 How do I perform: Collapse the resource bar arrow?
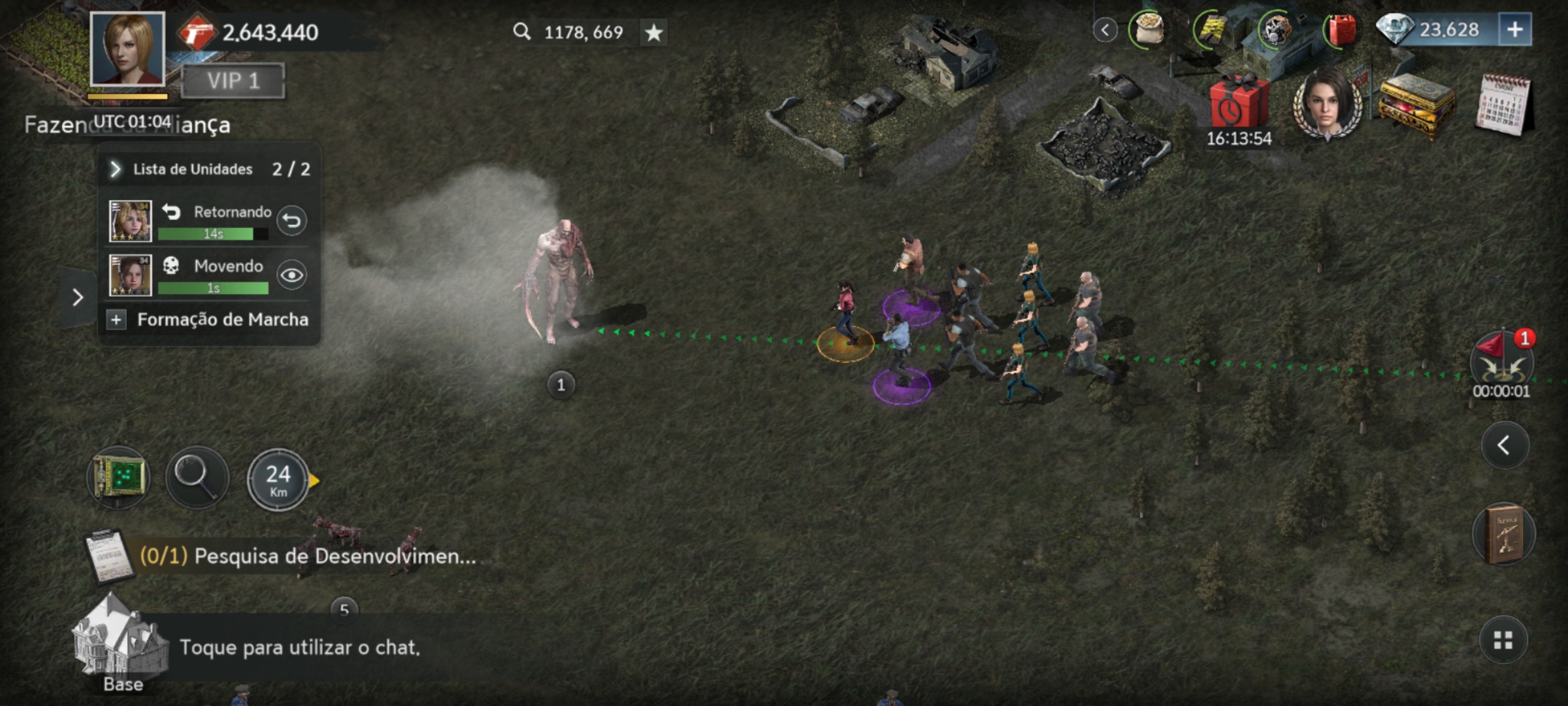click(x=1105, y=30)
